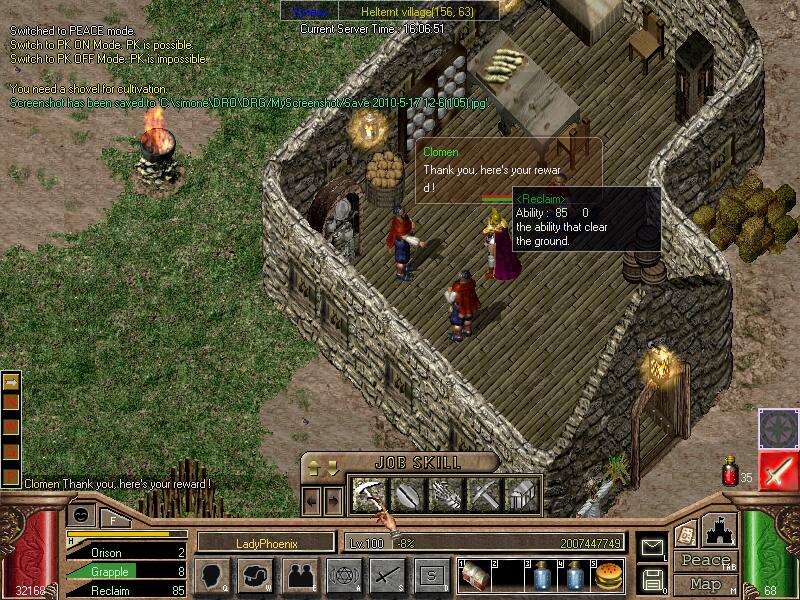
Task: Click the square S button
Action: point(431,575)
